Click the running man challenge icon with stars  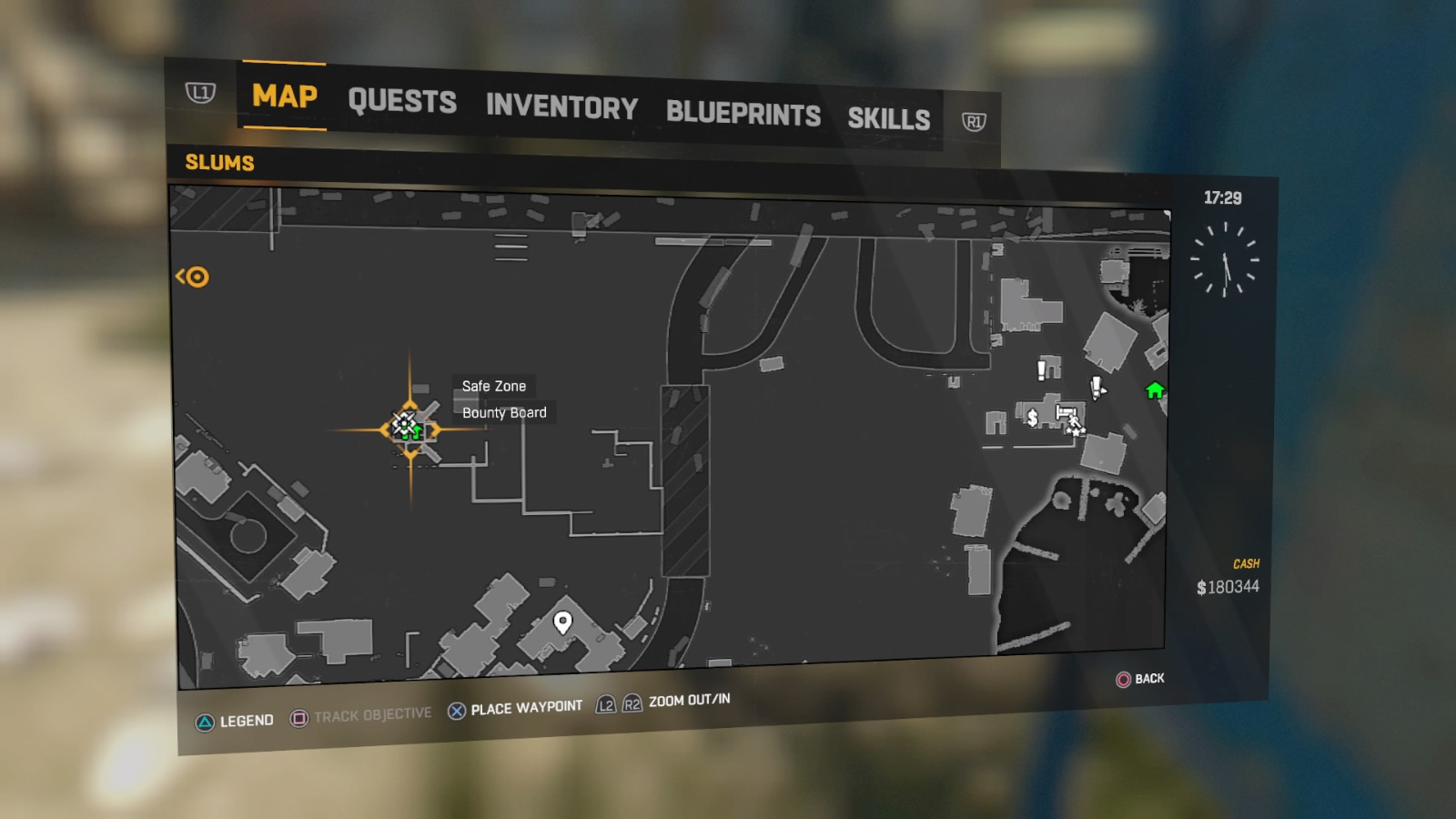point(1075,425)
